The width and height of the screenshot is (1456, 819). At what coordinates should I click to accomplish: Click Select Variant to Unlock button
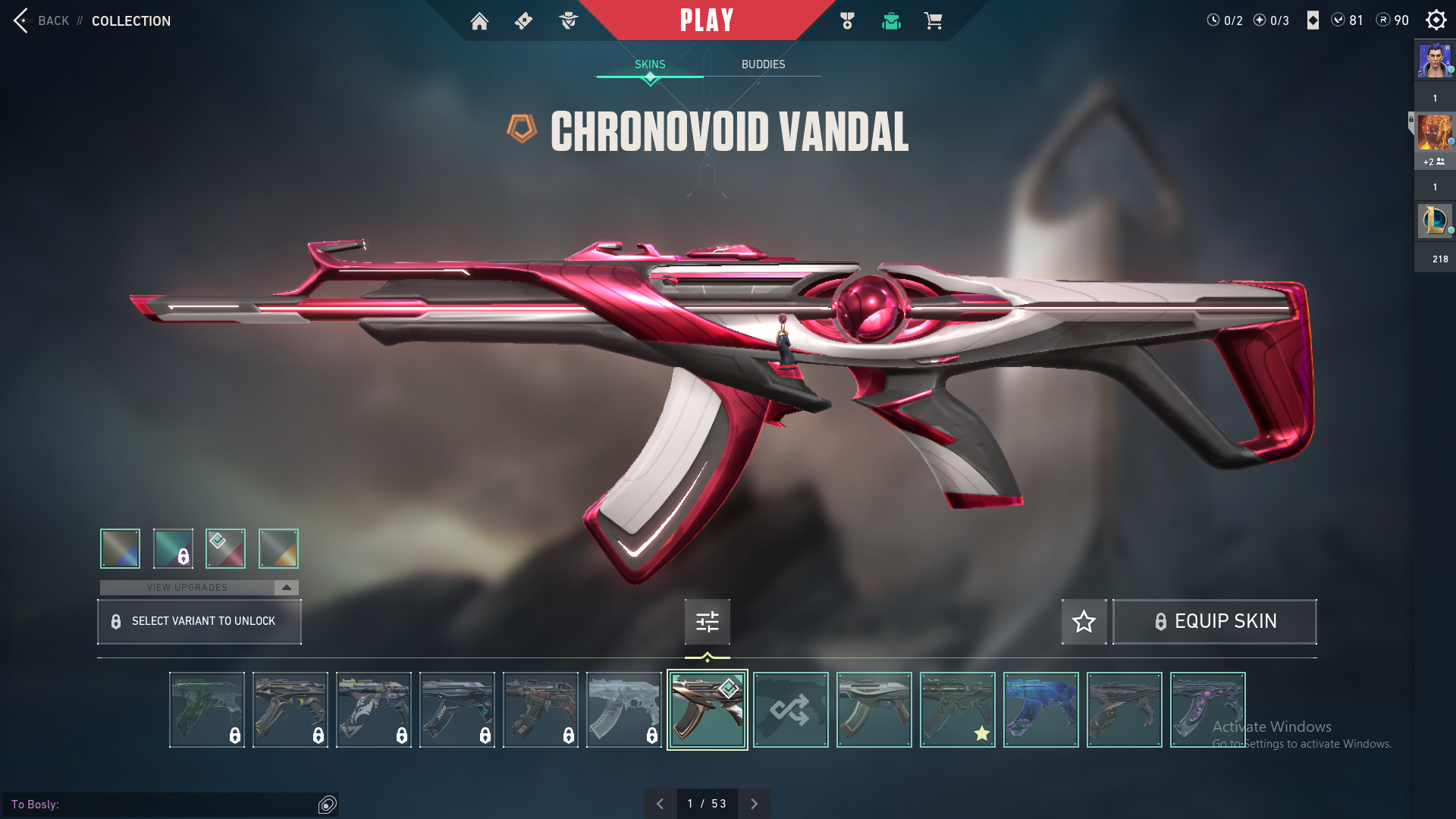pos(199,622)
